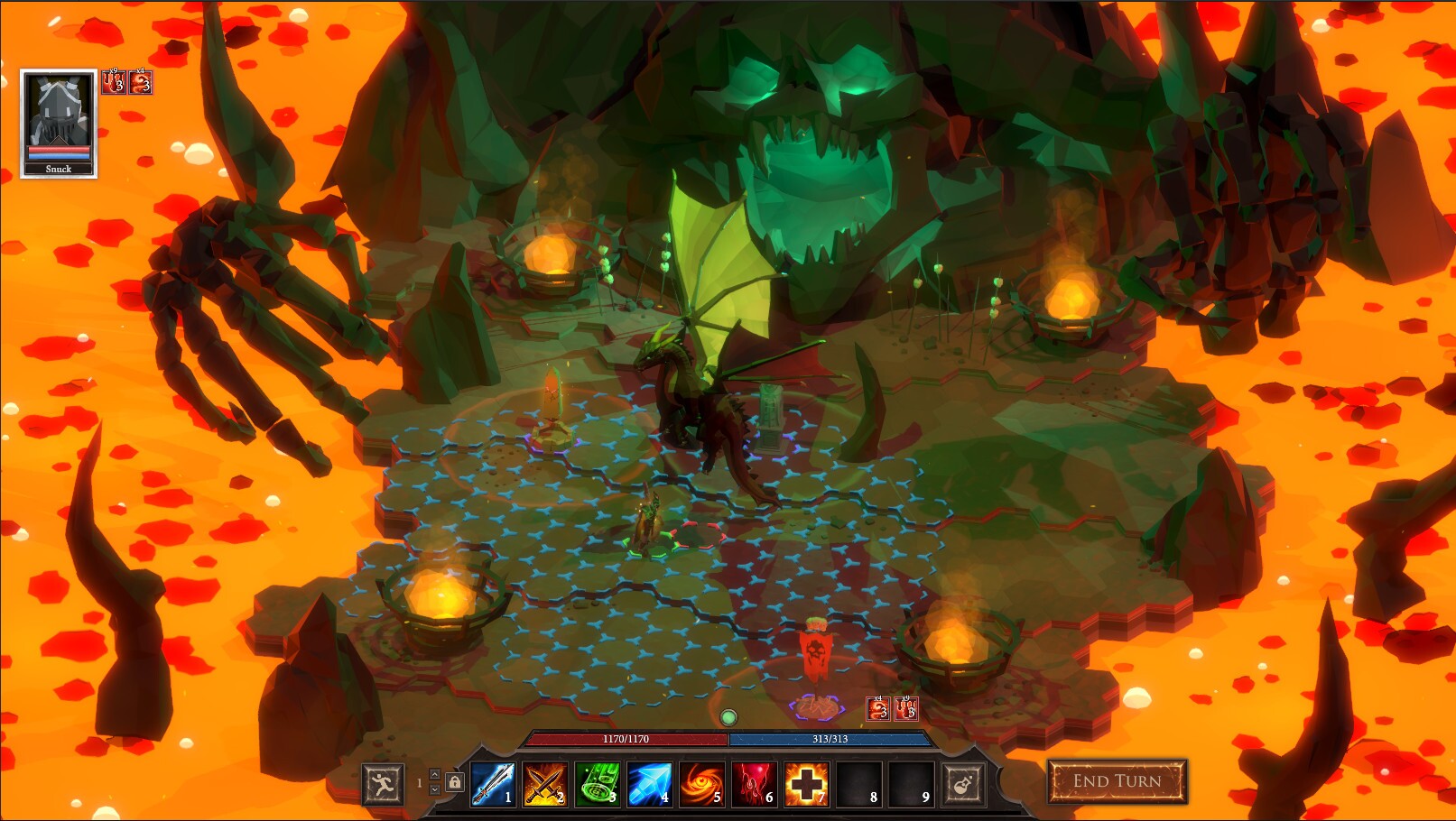Viewport: 1456px width, 821px height.
Task: Select the running movement icon on the hotbar
Action: (383, 783)
